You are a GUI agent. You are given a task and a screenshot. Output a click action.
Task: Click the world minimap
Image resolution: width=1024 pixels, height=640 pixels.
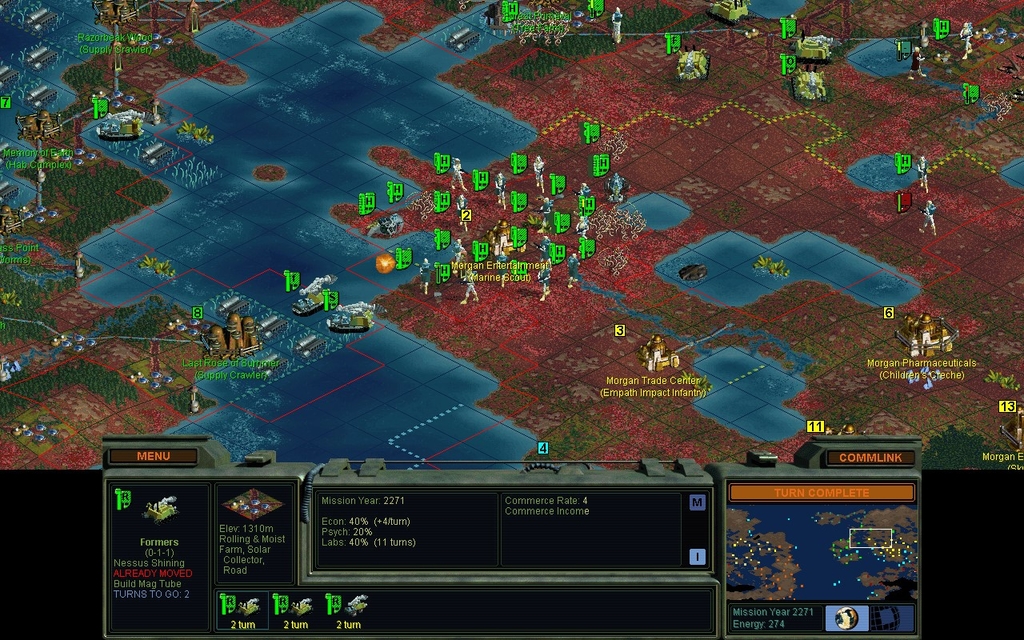[x=820, y=551]
